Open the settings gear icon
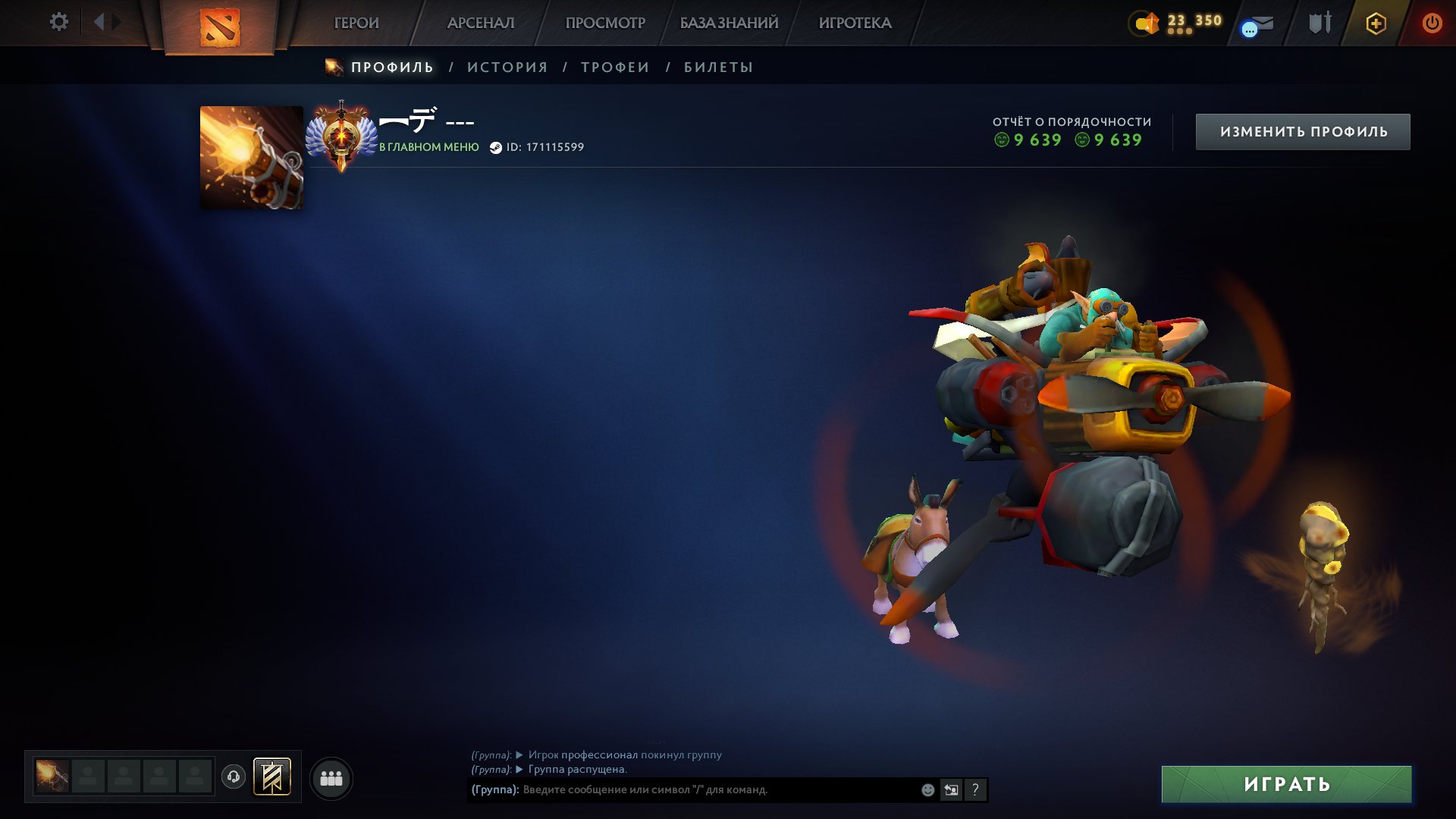The image size is (1456, 819). (59, 22)
